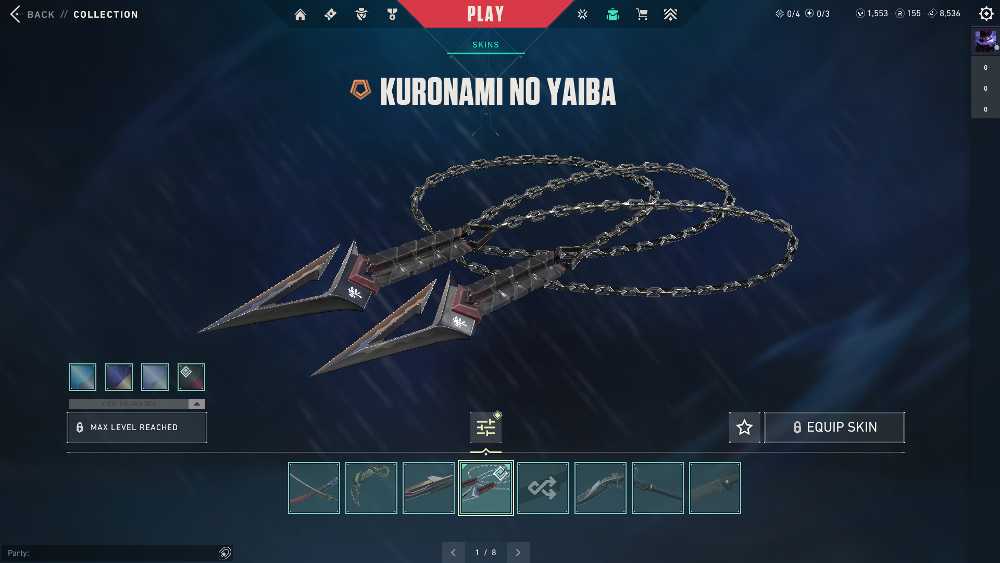Viewport: 1000px width, 563px height.
Task: Go to the previous page of skins
Action: pos(453,552)
